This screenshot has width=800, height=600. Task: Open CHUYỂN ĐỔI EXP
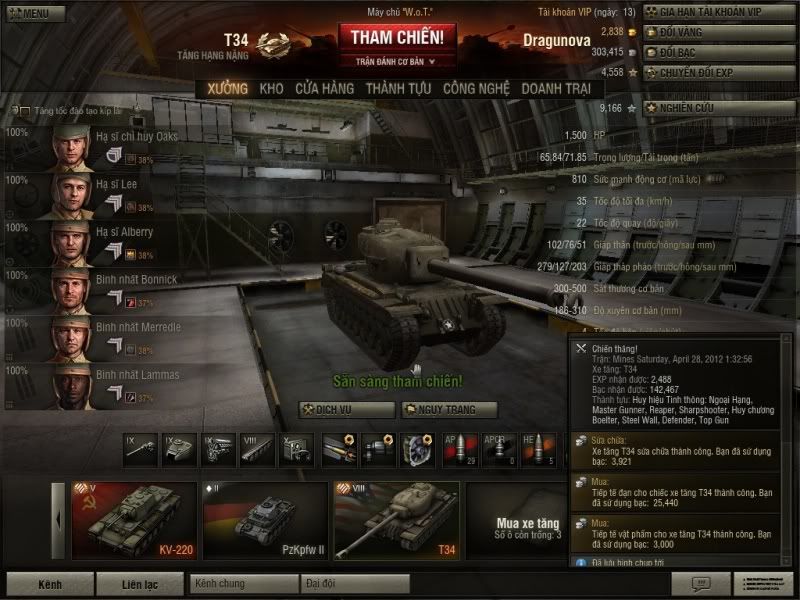click(x=718, y=72)
